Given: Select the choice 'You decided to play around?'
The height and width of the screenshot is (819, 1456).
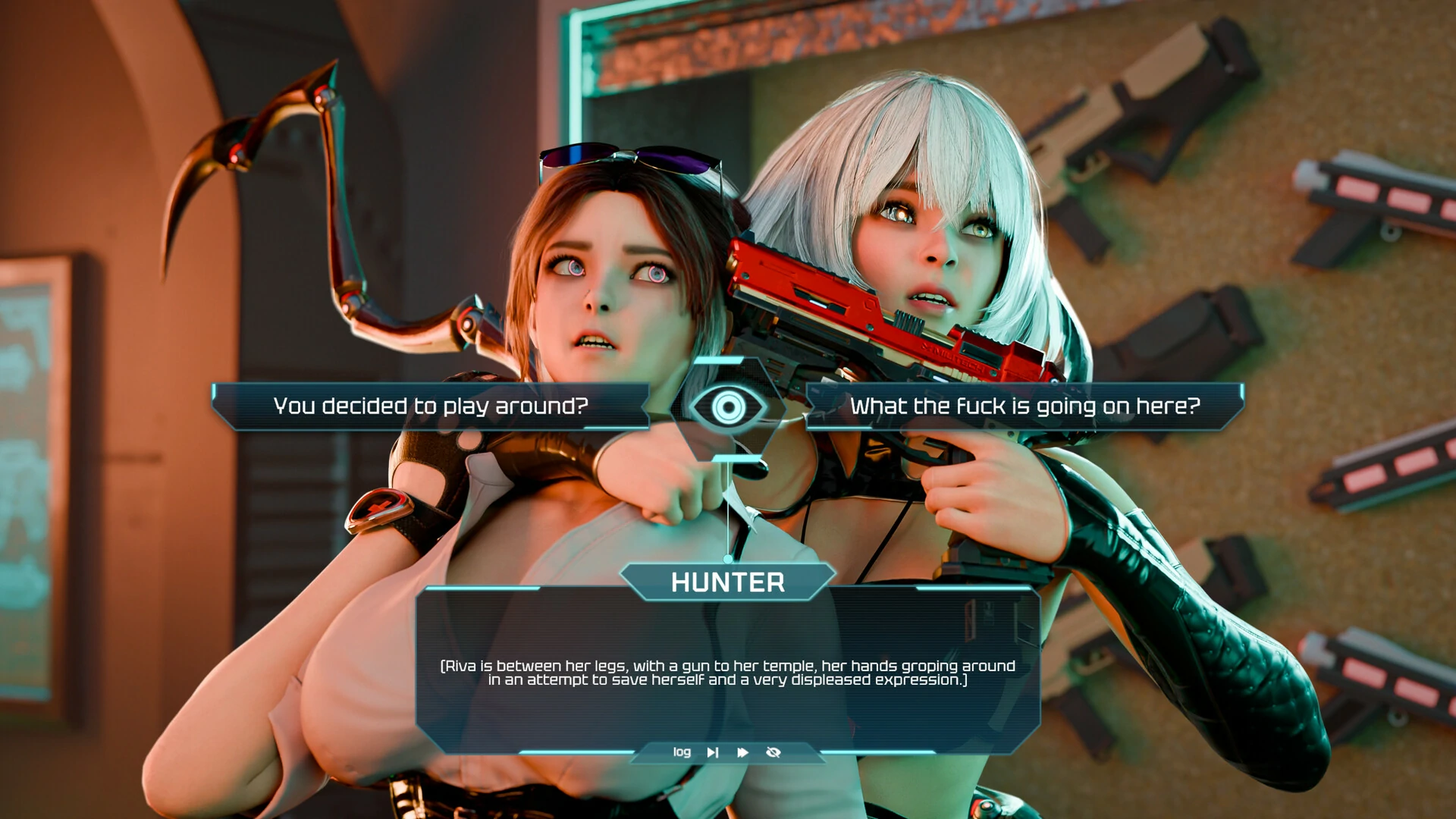Looking at the screenshot, I should 432,406.
